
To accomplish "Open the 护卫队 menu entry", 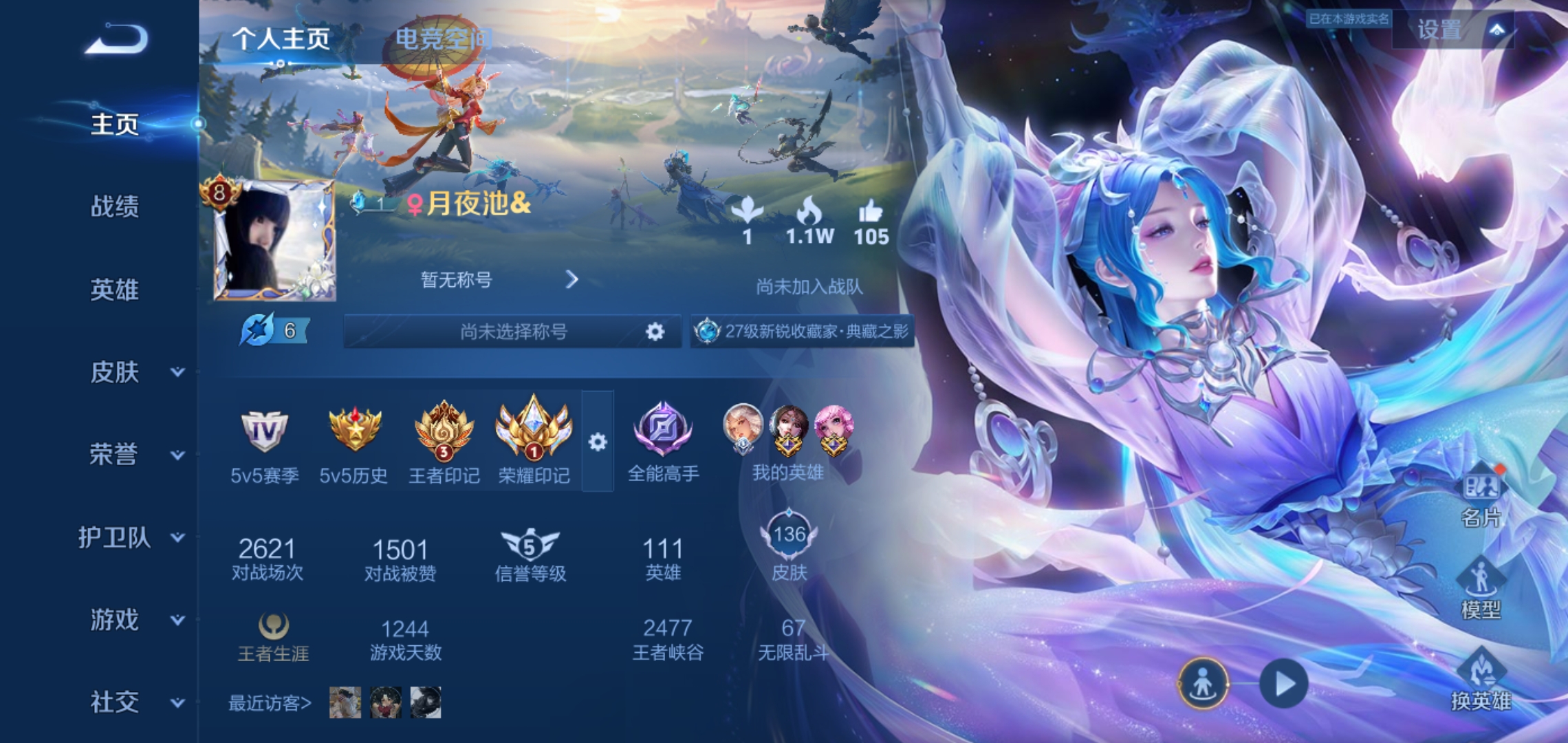I will (x=131, y=537).
